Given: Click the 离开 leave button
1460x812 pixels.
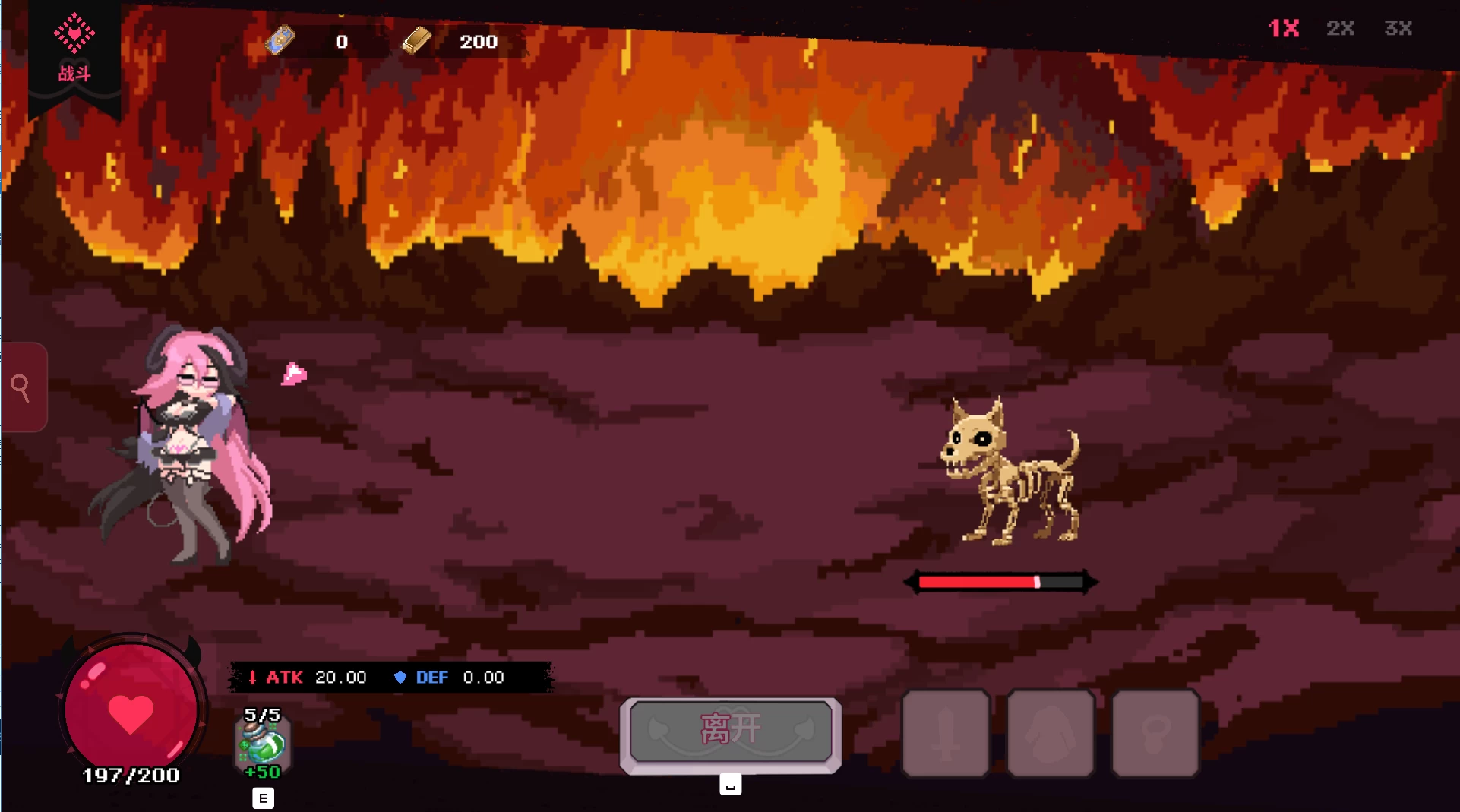Looking at the screenshot, I should coord(731,731).
